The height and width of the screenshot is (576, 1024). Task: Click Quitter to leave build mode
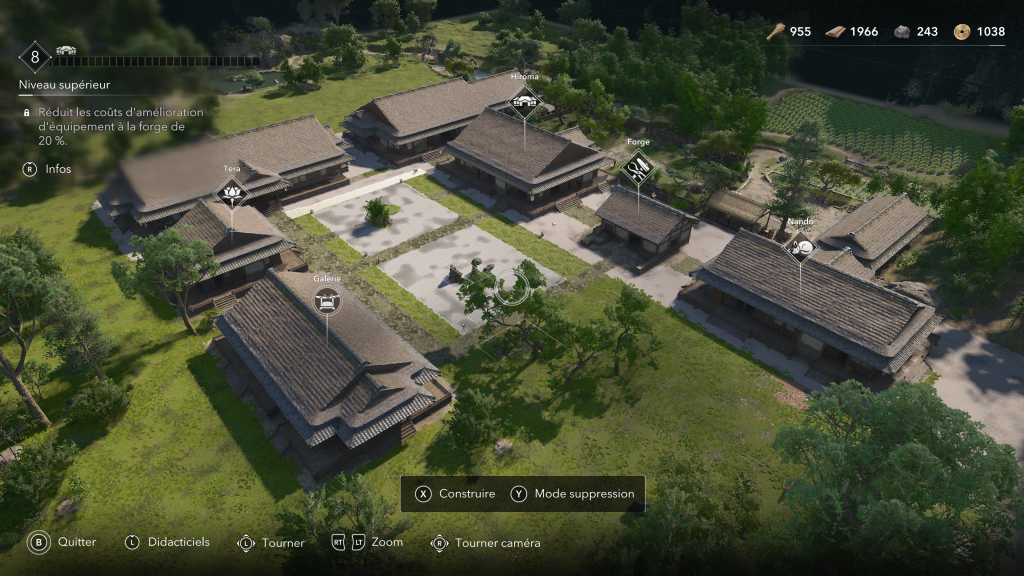(63, 542)
